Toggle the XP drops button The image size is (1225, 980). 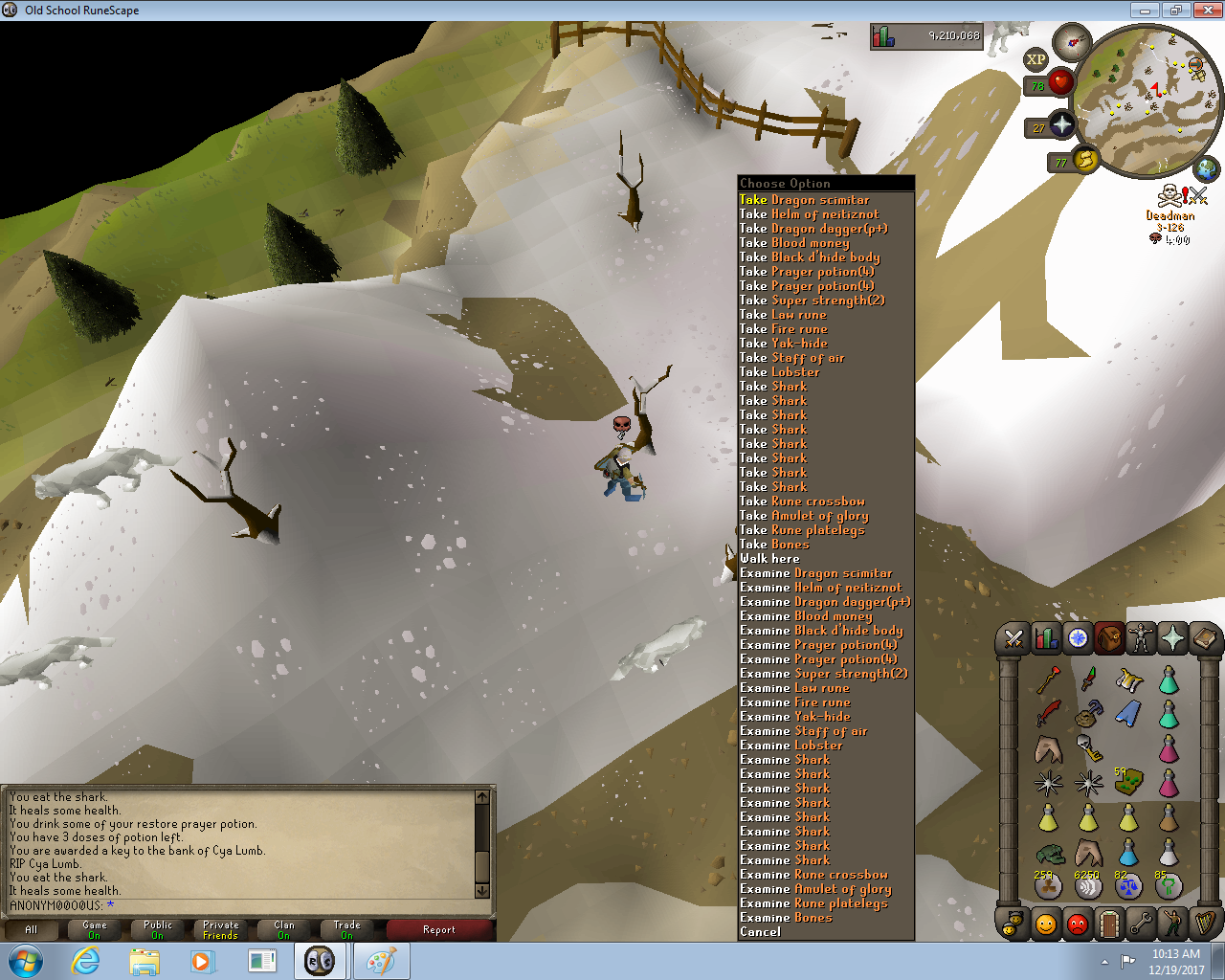[1036, 59]
